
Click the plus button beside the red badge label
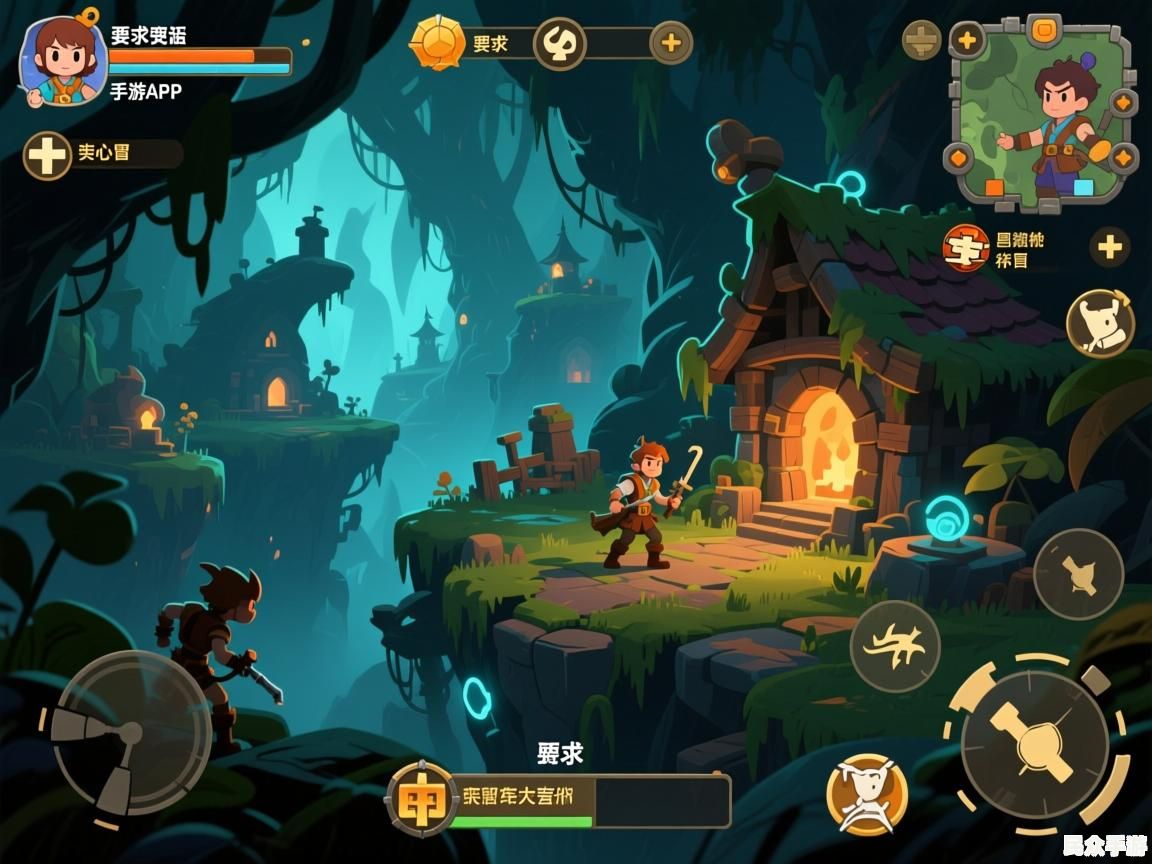click(1109, 247)
